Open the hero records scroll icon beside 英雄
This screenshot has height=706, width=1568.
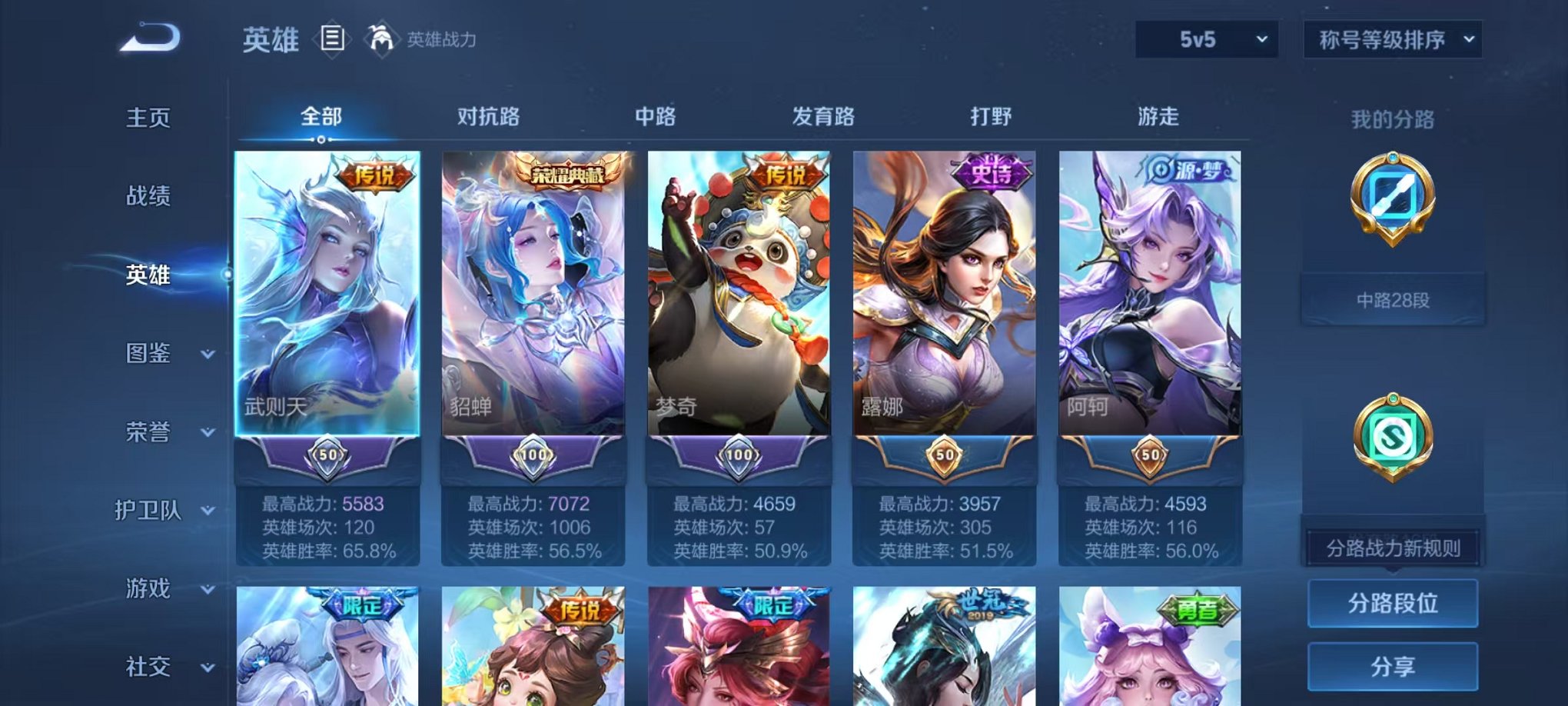click(x=332, y=38)
